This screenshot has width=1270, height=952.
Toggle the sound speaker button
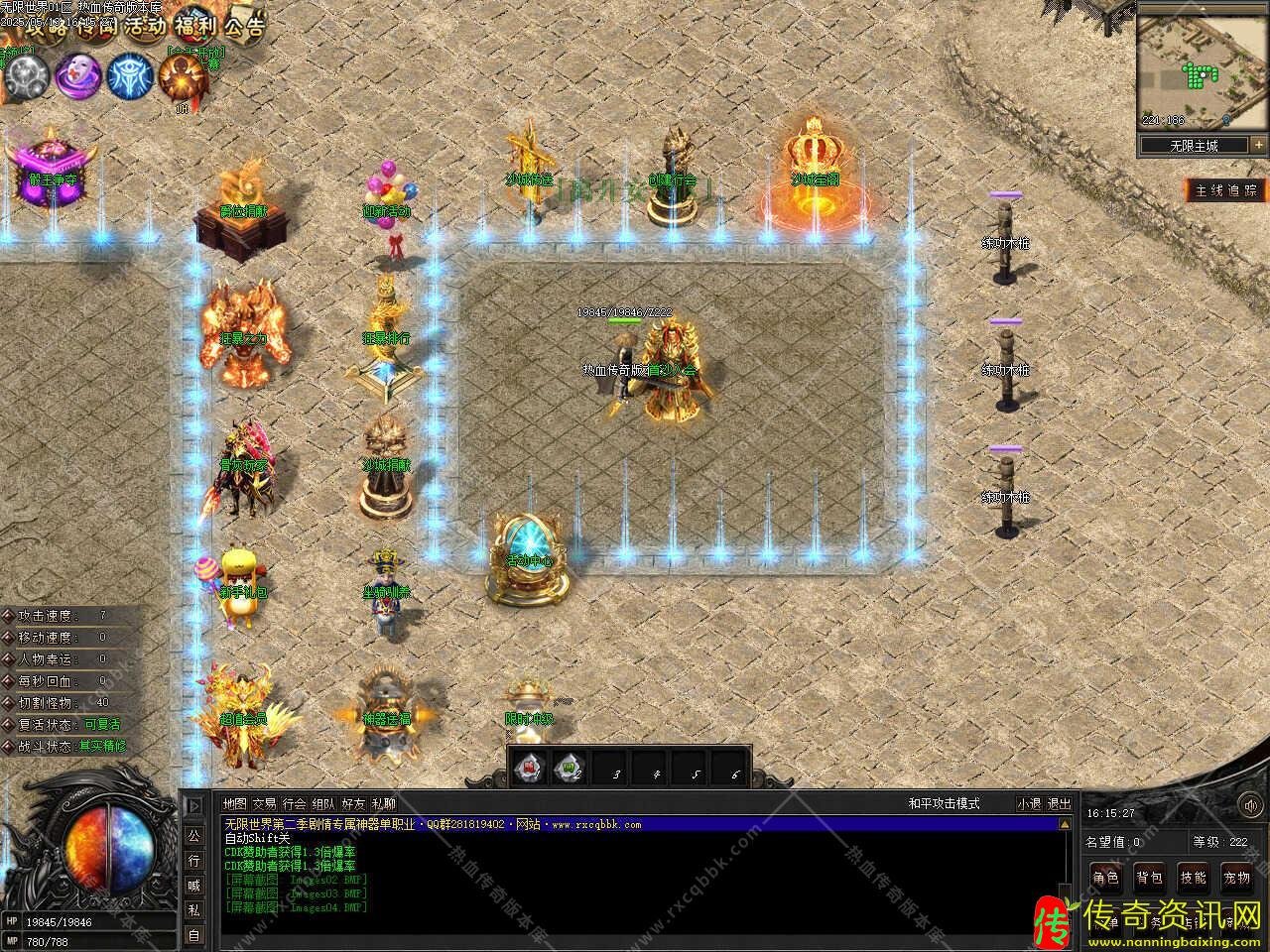pyautogui.click(x=193, y=806)
